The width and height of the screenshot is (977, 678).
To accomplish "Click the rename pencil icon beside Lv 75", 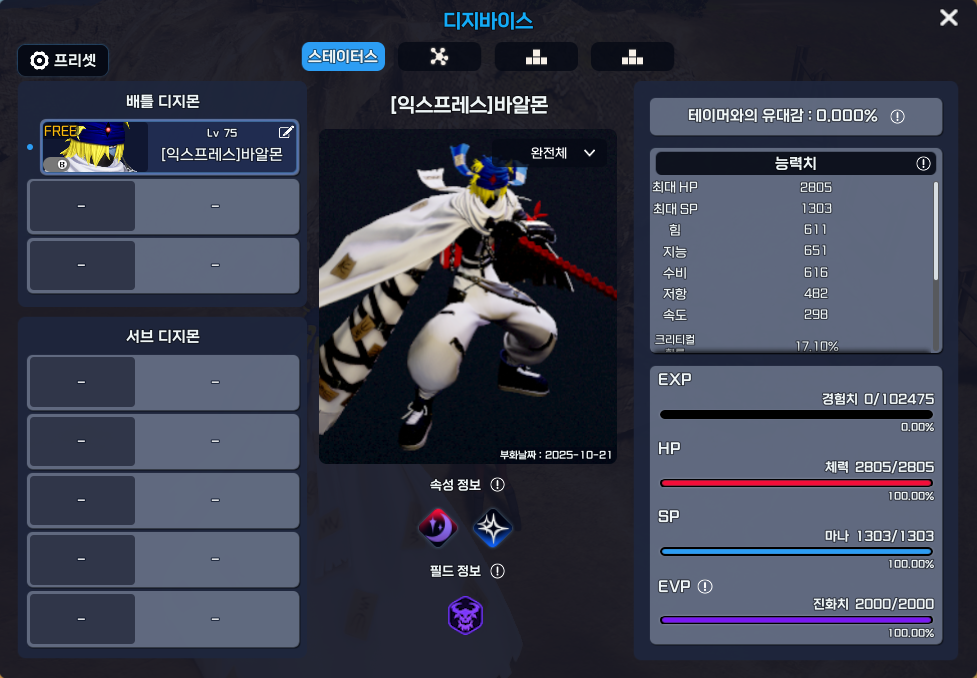I will [x=286, y=132].
